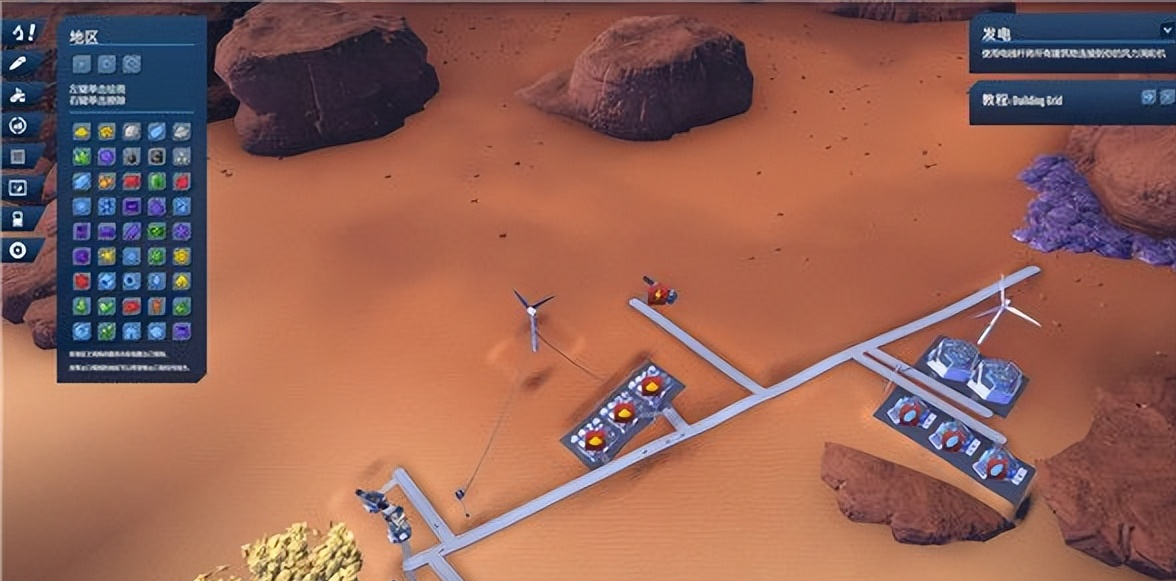Screen dimensions: 1176x581
Task: Advance the Building Grid tutorial with arrow button
Action: pos(1149,97)
